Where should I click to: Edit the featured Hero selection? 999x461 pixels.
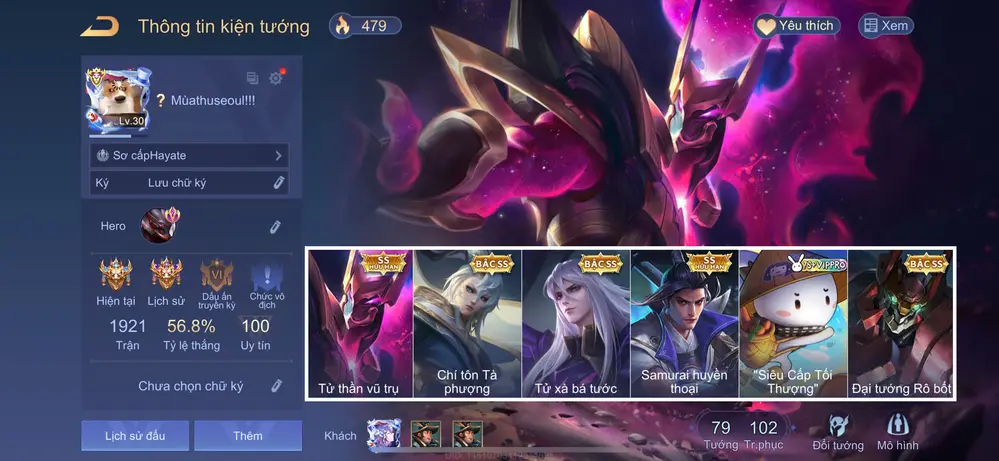(x=275, y=227)
